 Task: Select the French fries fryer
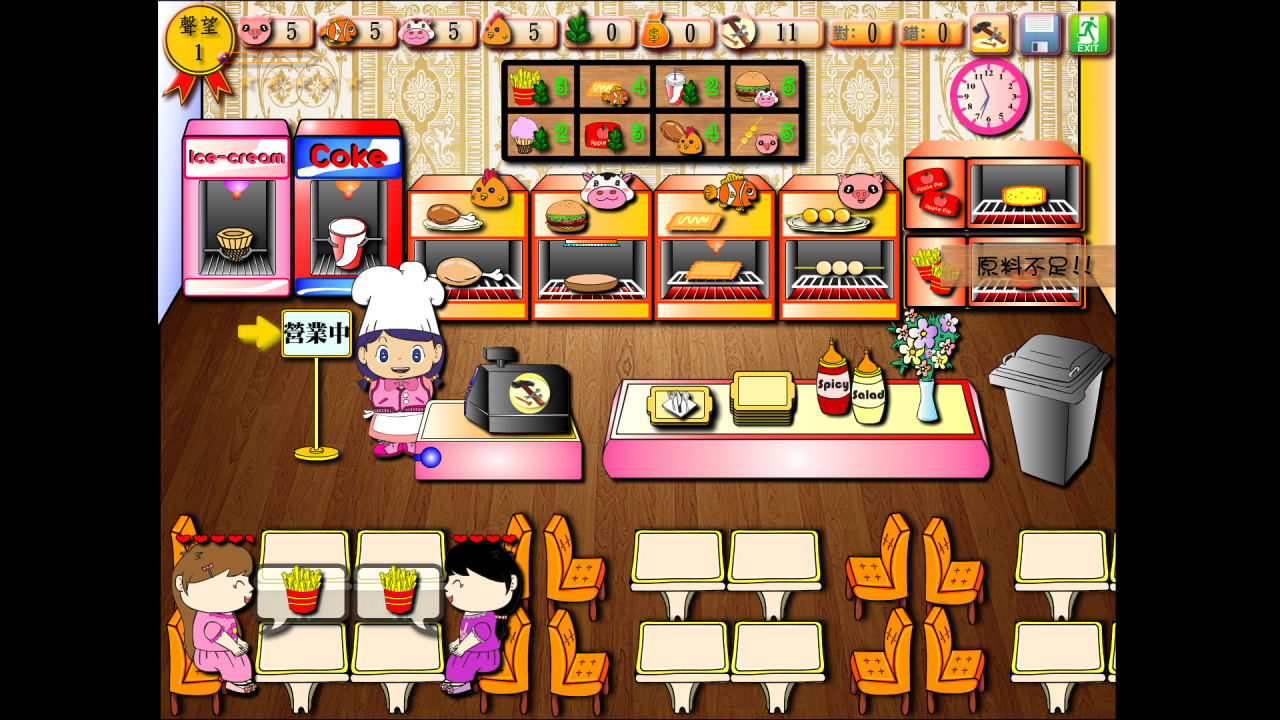(930, 271)
